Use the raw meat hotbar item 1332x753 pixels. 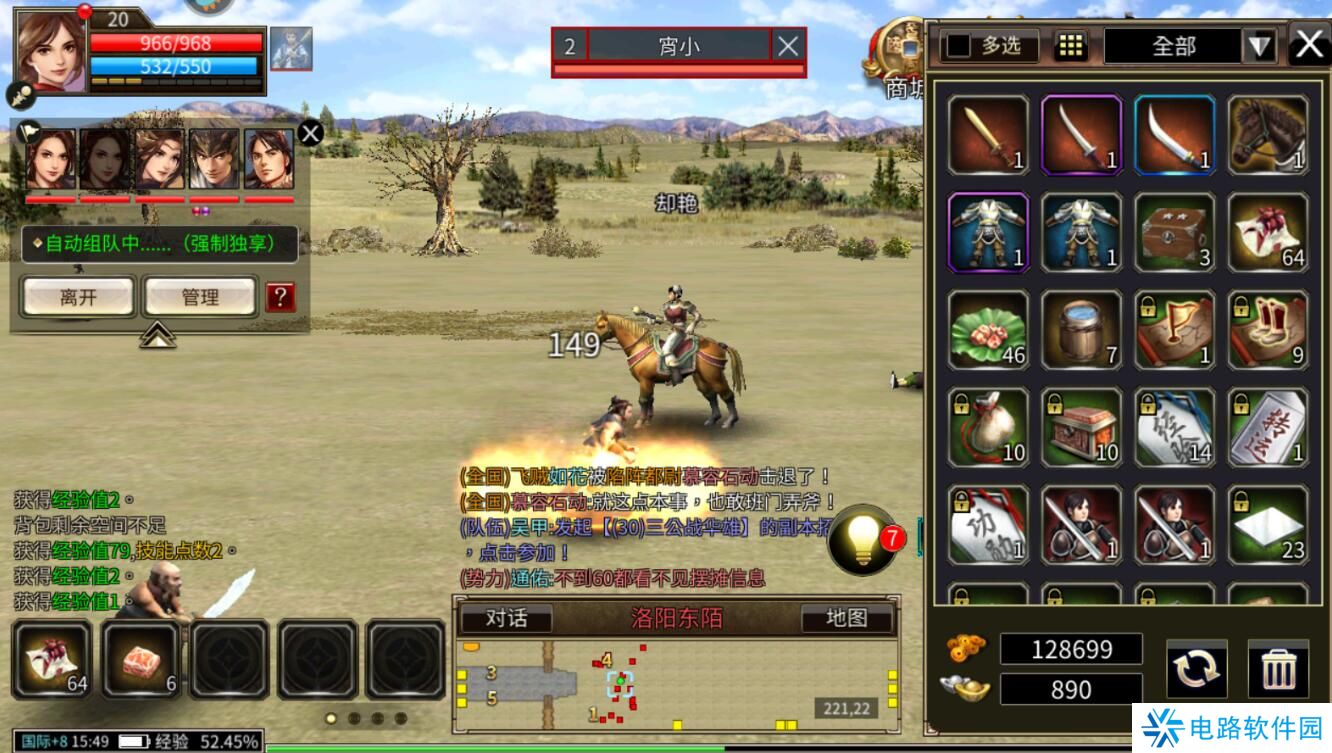140,658
